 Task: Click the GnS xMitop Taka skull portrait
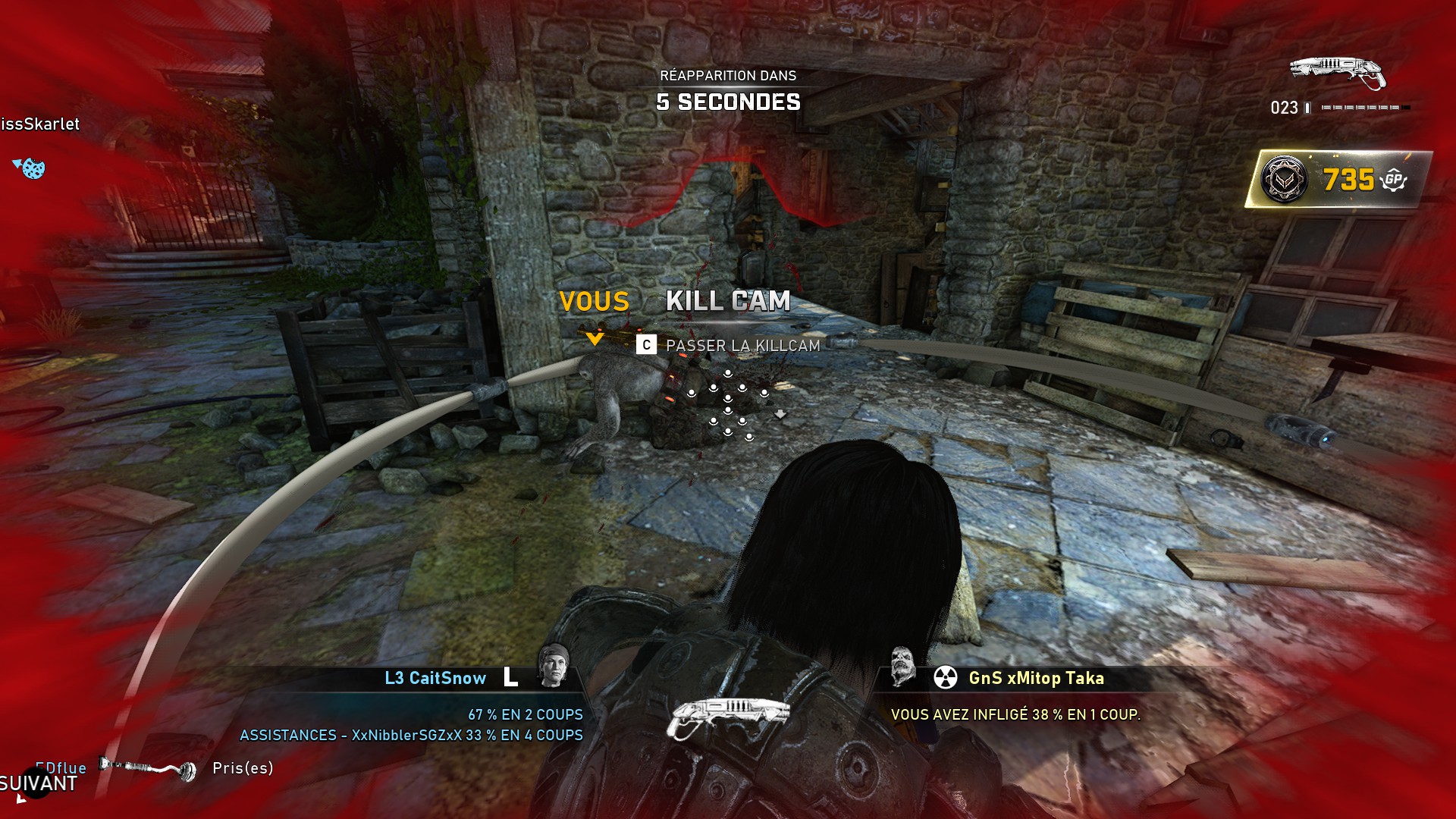pyautogui.click(x=902, y=666)
